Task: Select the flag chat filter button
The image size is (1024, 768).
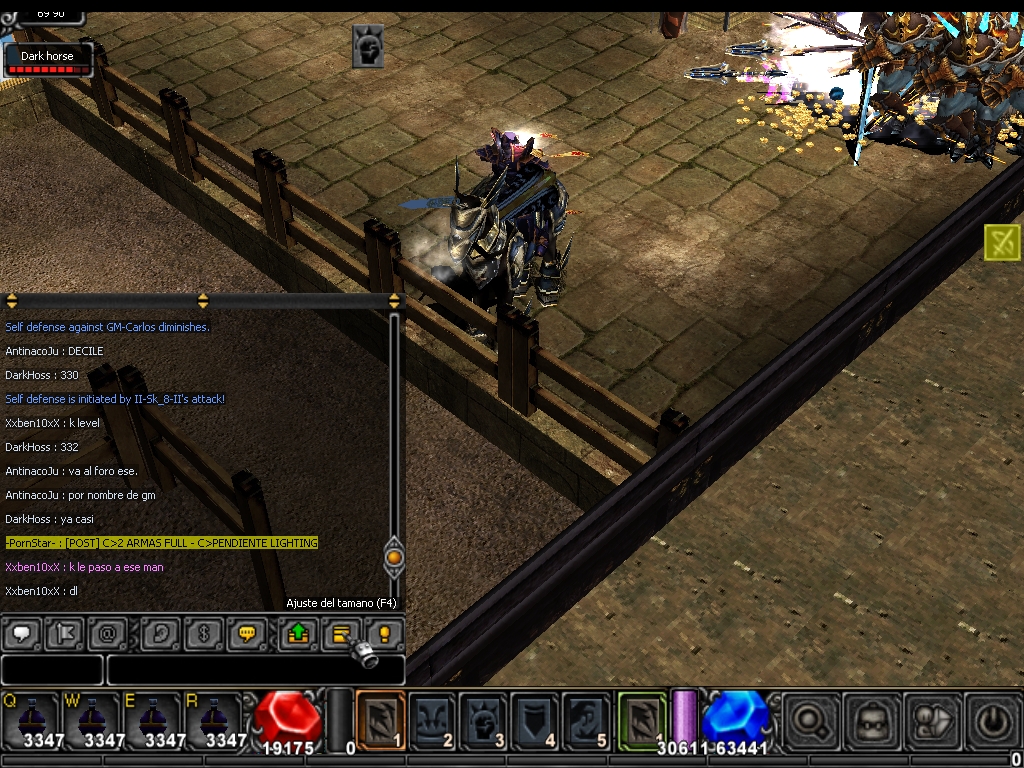Action: click(x=65, y=633)
